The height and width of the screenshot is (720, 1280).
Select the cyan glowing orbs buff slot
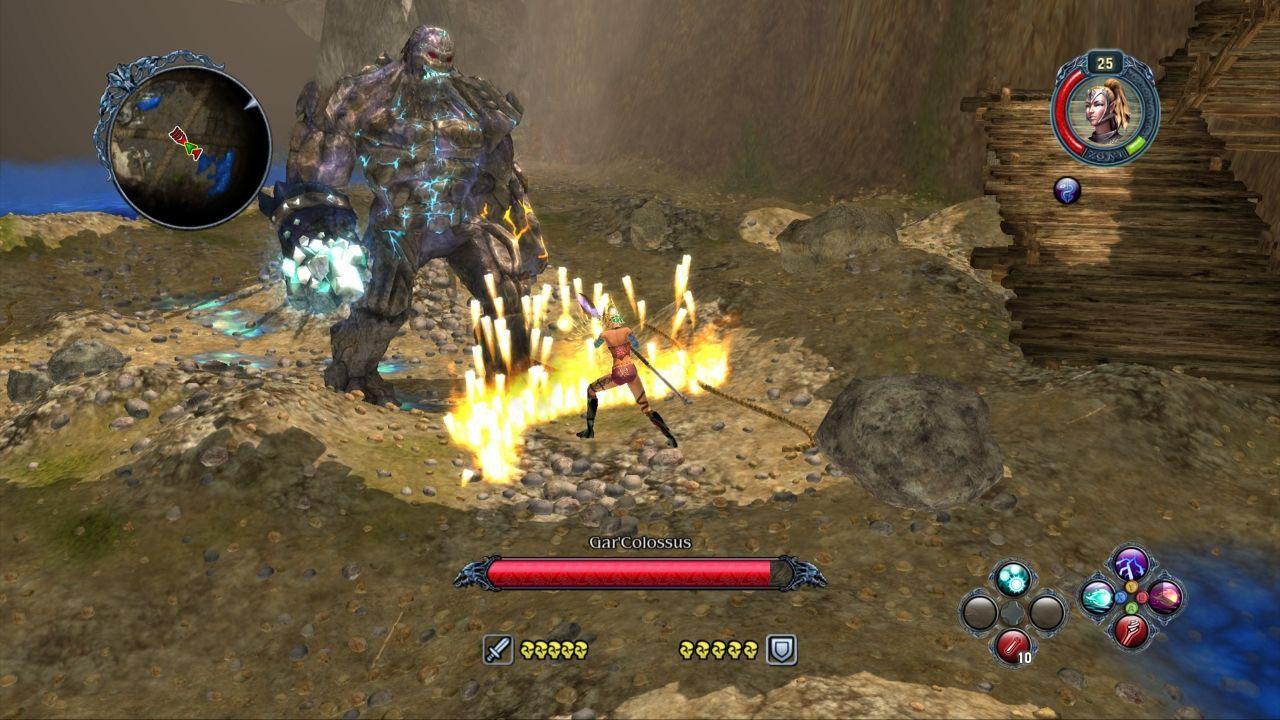point(1013,579)
